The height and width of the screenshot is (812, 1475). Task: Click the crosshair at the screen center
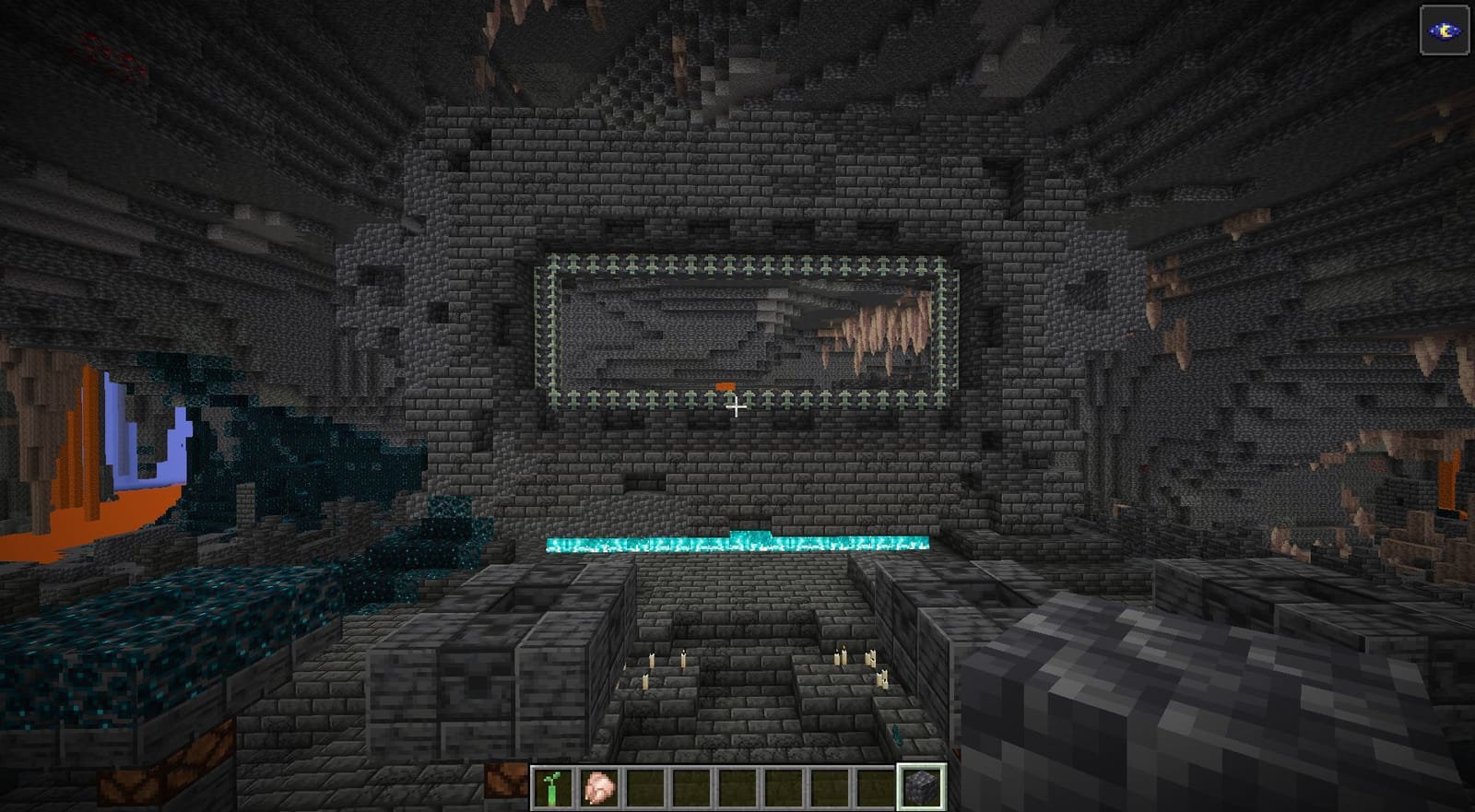point(737,406)
